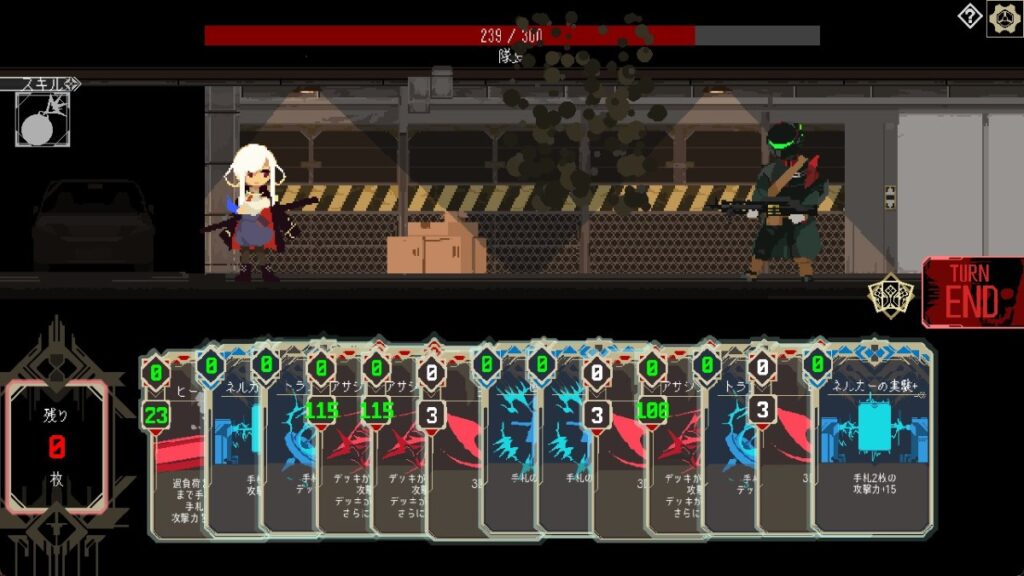This screenshot has height=576, width=1024.
Task: Activate the bomb skill icon
Action: 42,119
